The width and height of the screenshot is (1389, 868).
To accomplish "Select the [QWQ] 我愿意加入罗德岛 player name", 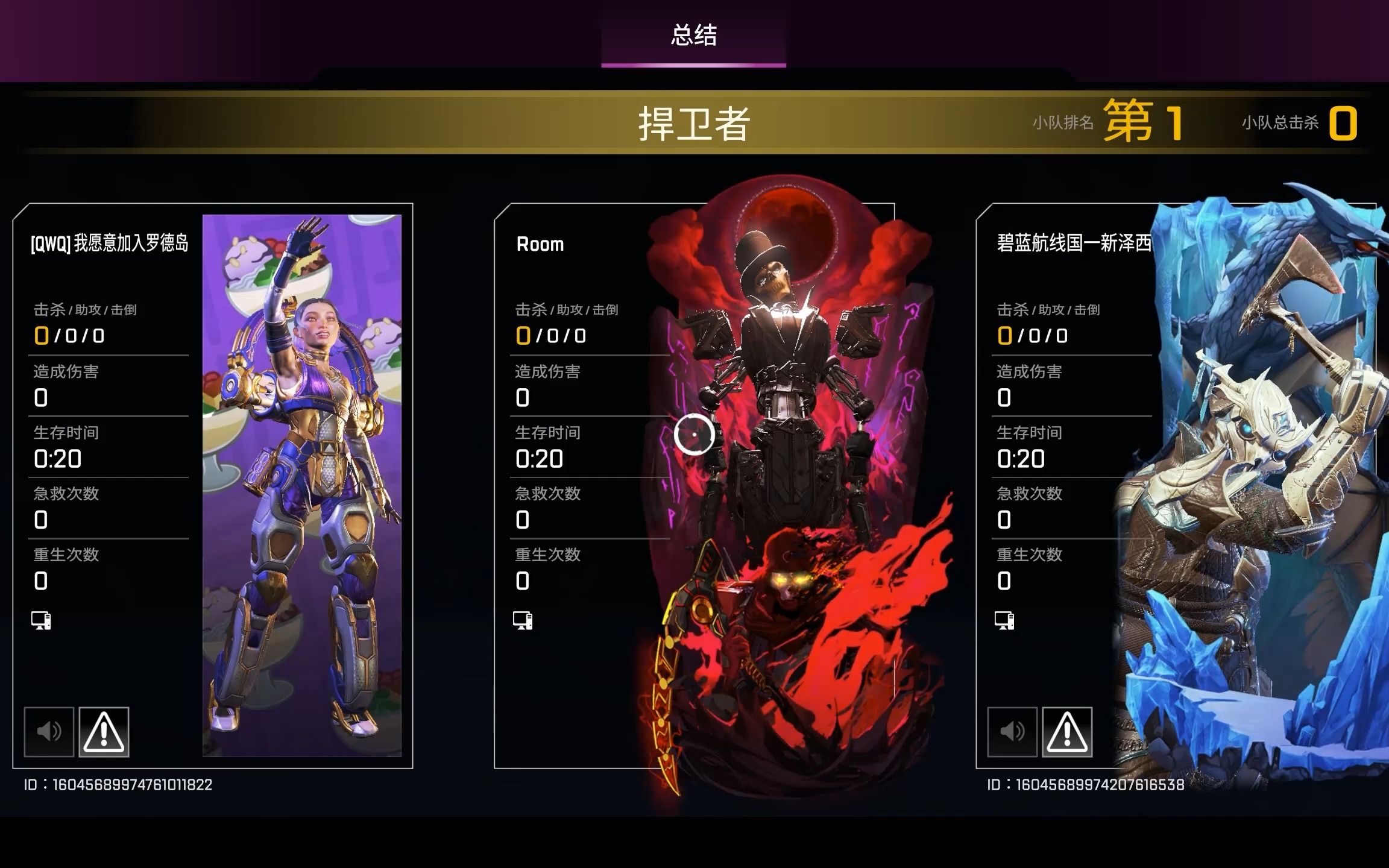I will pos(110,244).
